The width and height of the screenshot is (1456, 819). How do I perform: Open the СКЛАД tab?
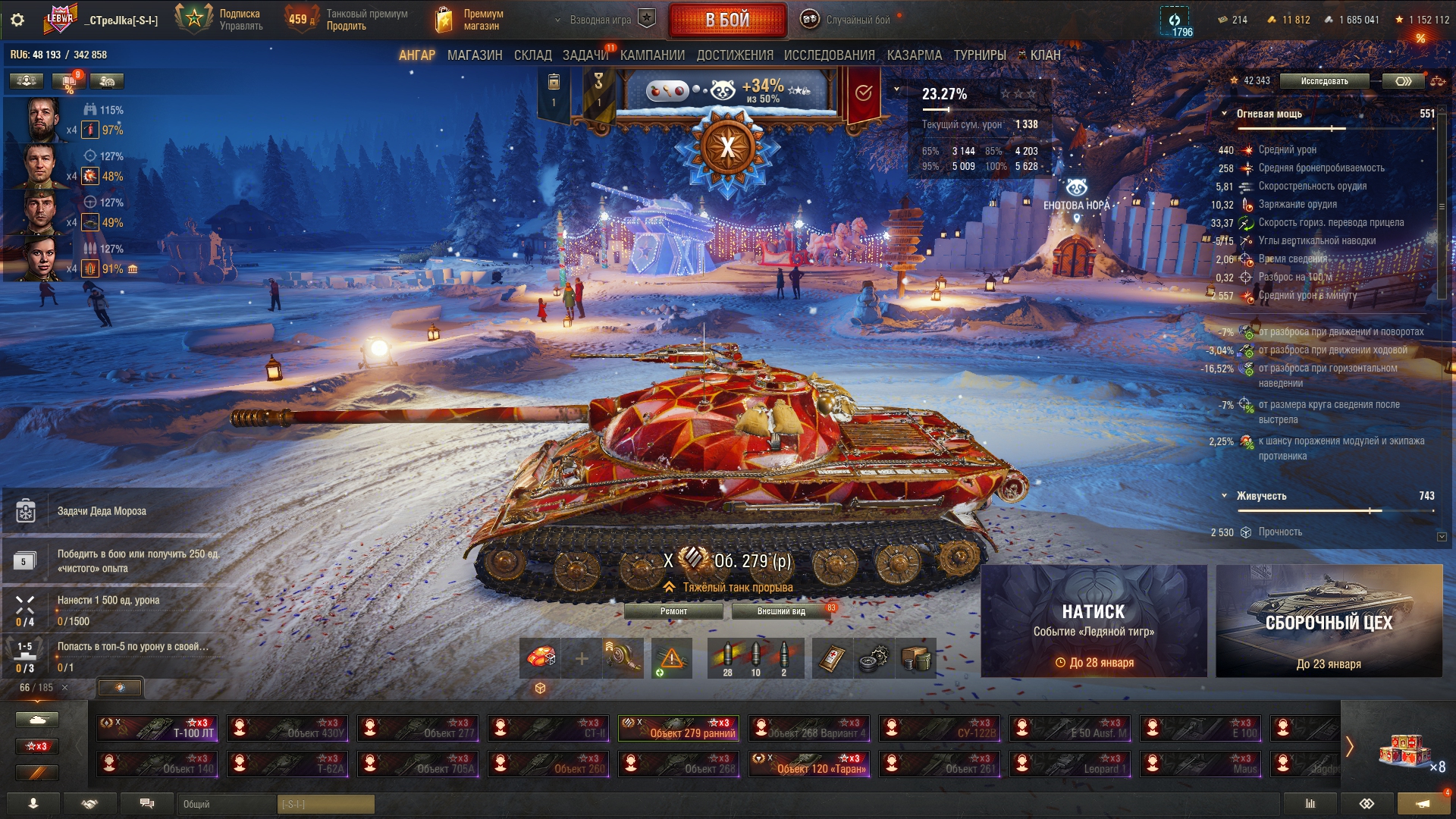[x=532, y=55]
